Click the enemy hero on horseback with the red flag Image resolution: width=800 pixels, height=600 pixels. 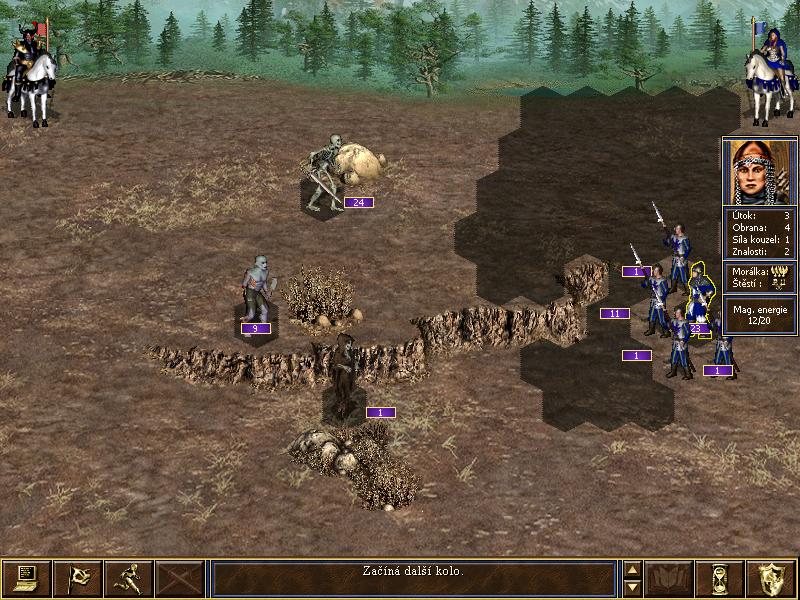point(30,75)
